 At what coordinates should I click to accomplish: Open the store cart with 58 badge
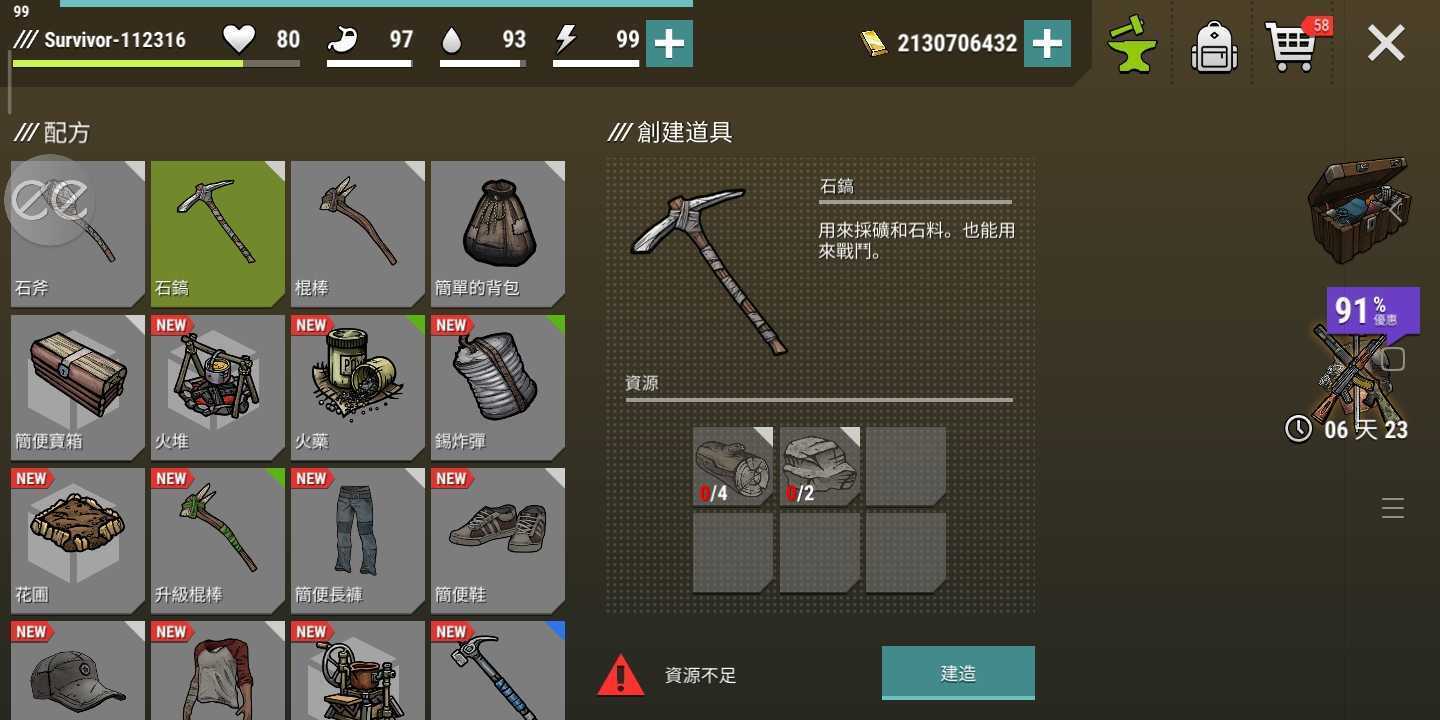[x=1295, y=44]
